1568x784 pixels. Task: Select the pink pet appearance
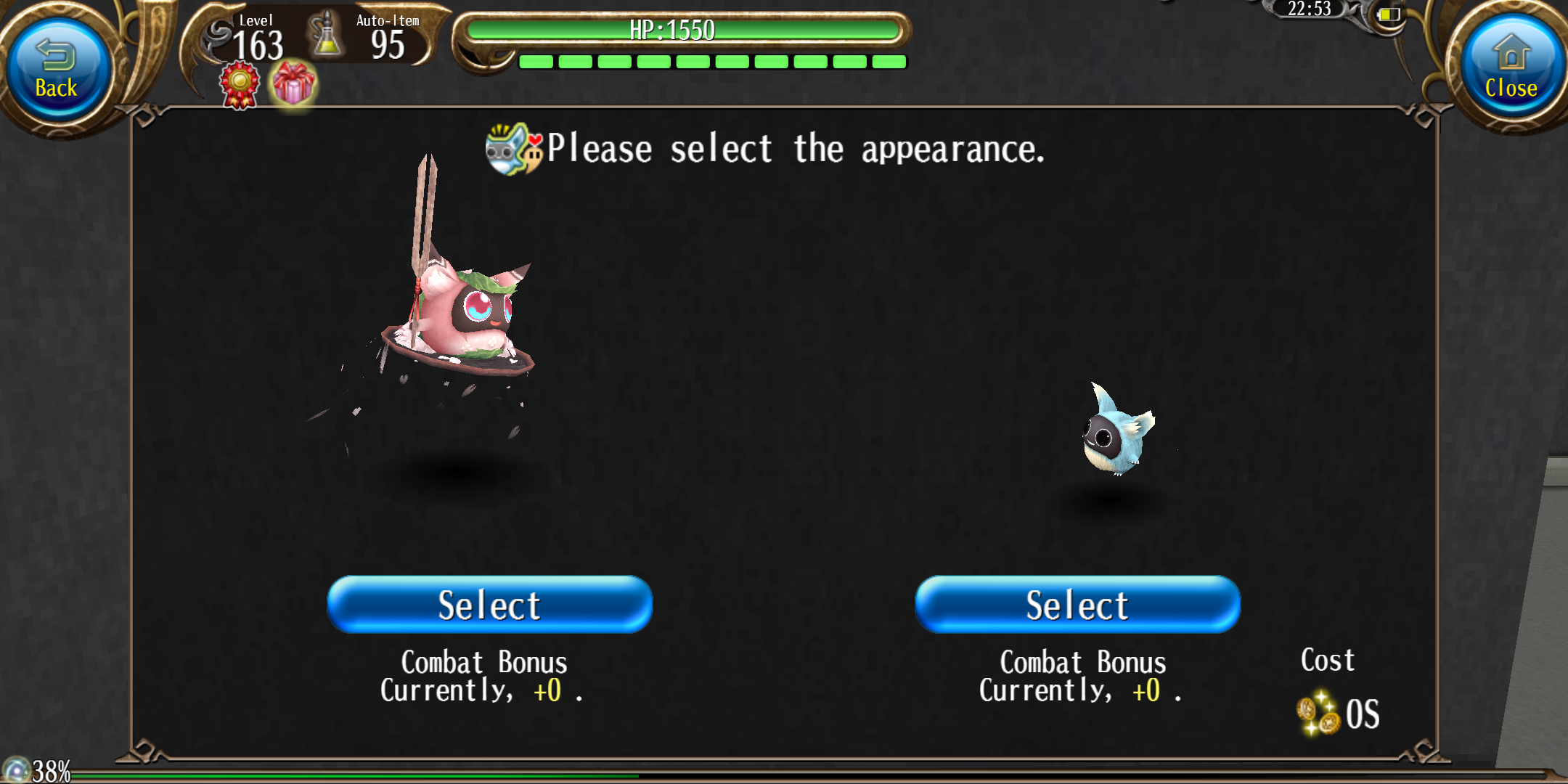click(490, 604)
